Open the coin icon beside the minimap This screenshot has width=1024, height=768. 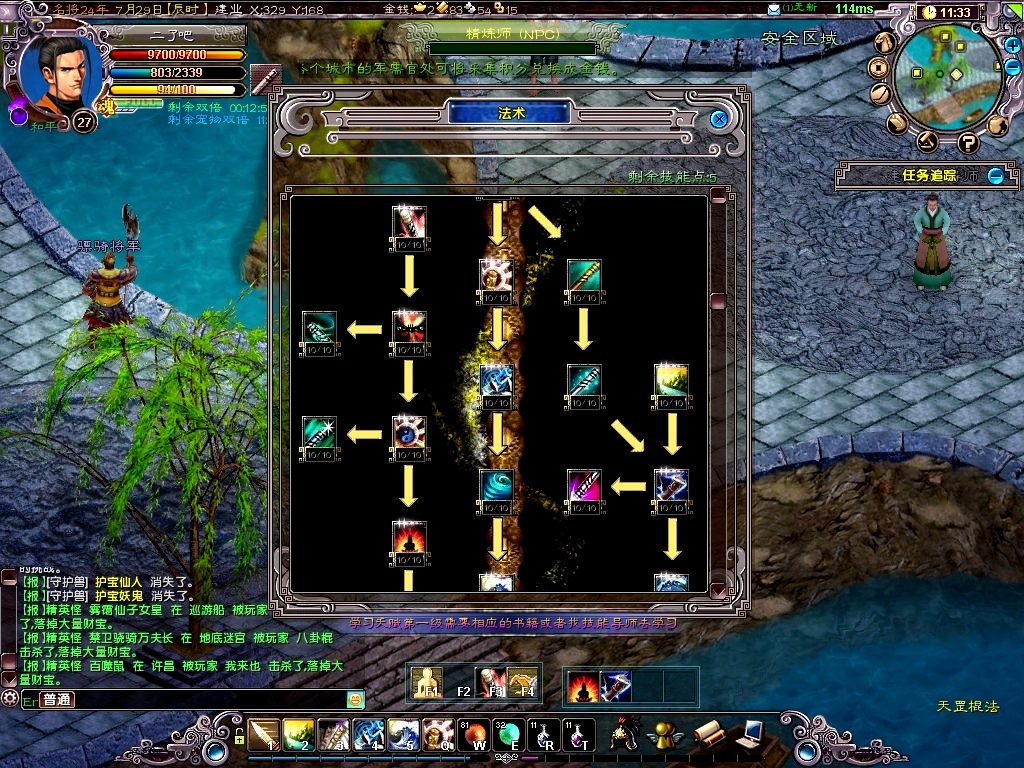(879, 67)
